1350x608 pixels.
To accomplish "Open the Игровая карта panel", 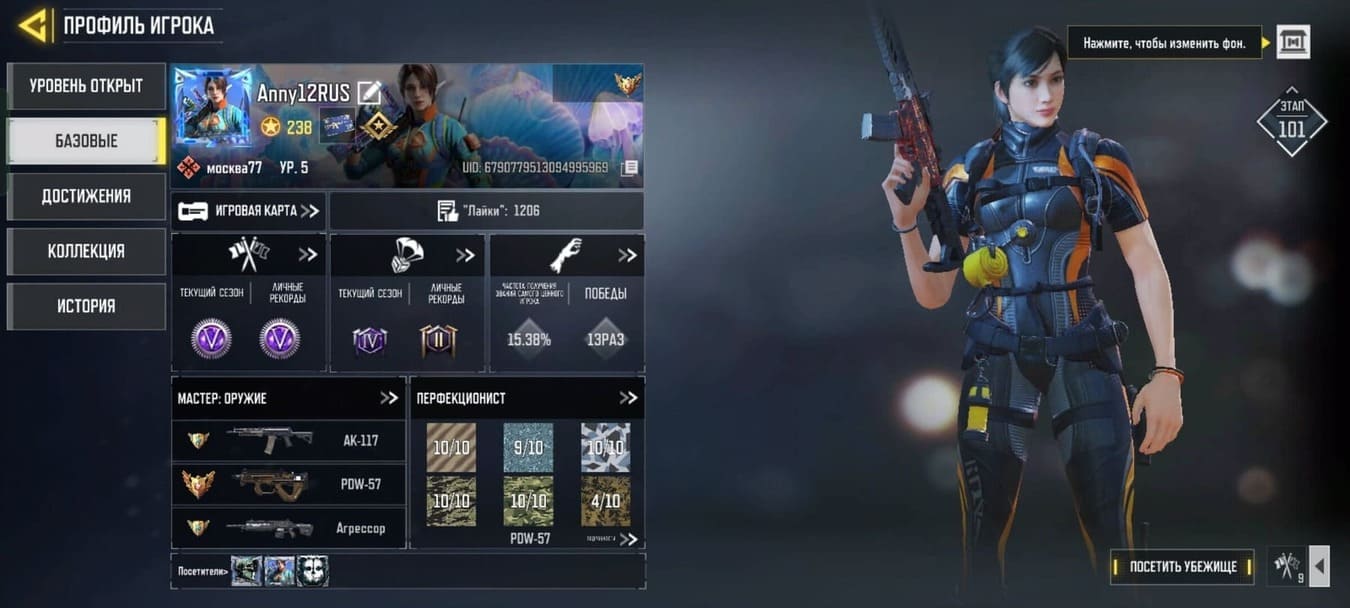I will (249, 211).
